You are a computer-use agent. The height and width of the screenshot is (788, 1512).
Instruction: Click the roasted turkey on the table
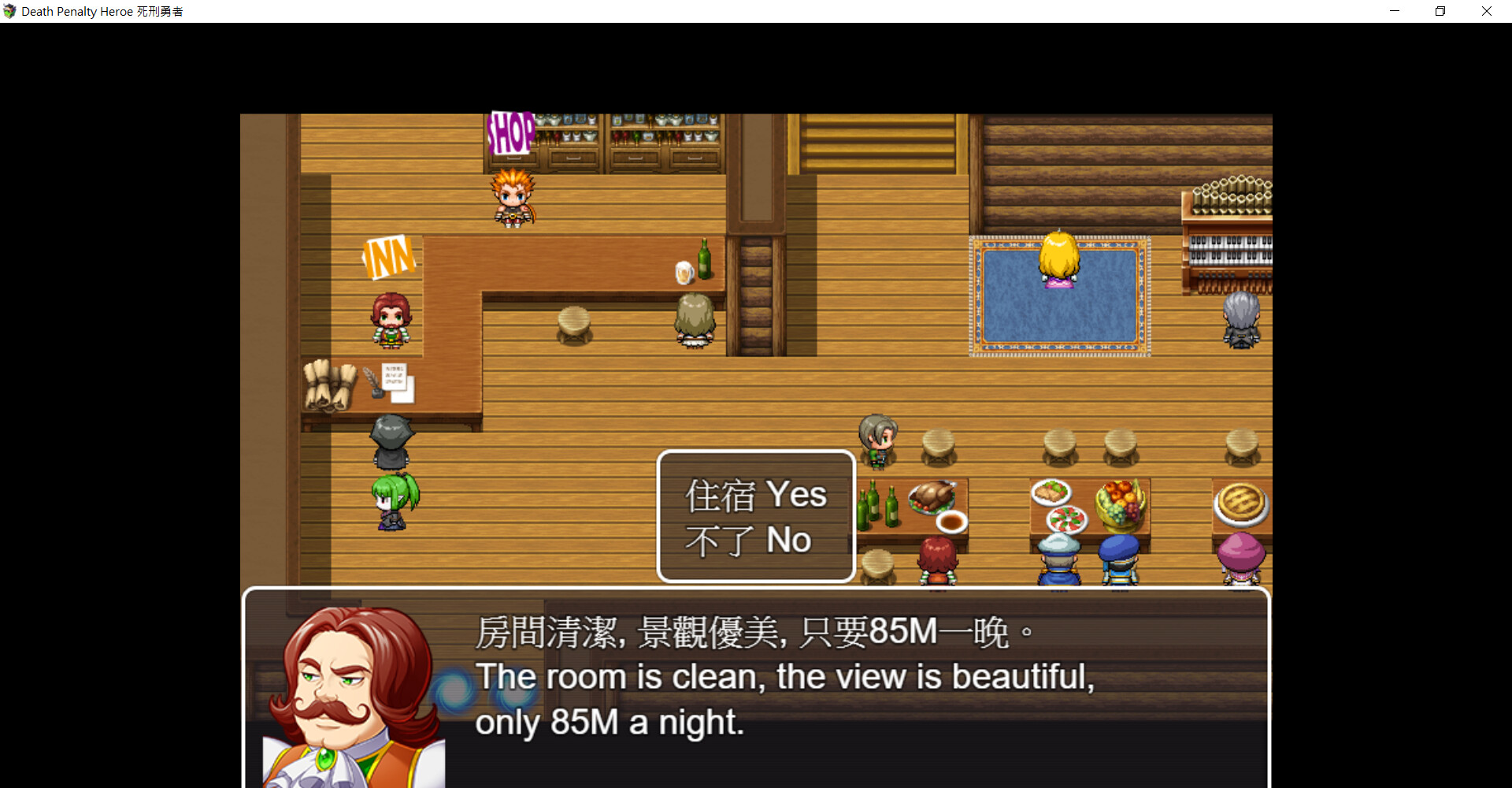click(x=932, y=496)
